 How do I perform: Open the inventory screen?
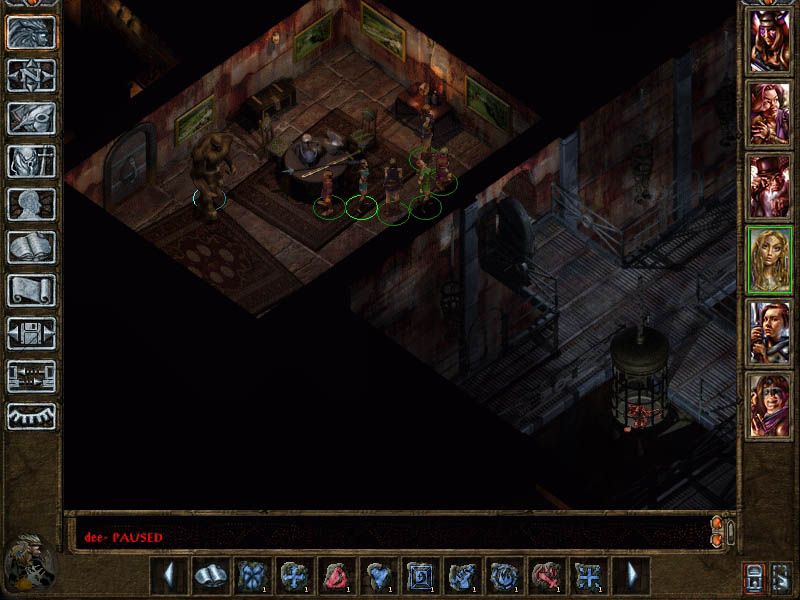coord(31,161)
